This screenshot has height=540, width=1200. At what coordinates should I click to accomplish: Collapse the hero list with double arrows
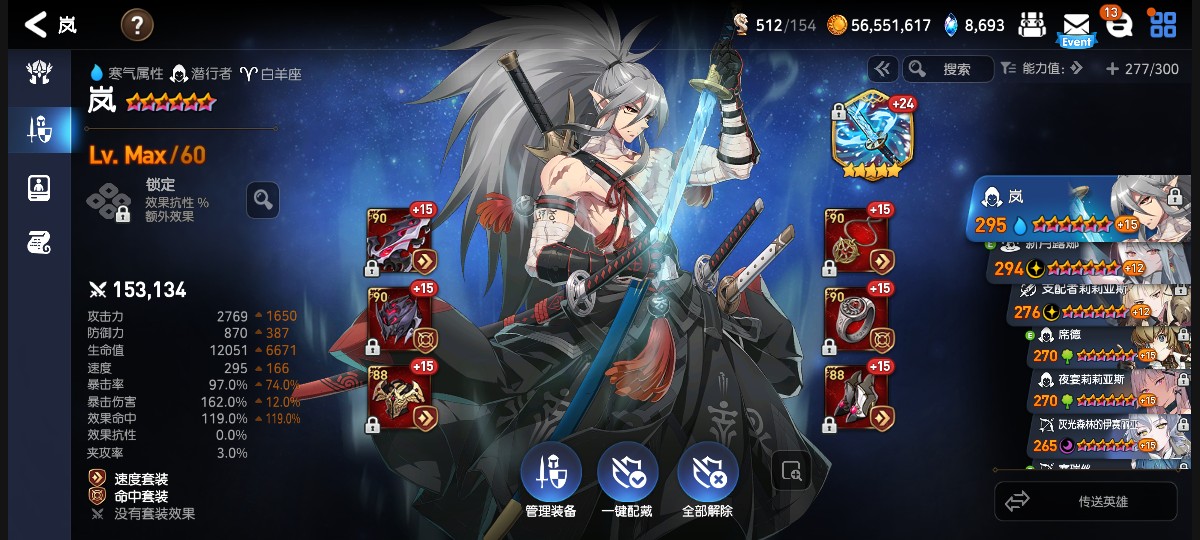click(x=882, y=69)
